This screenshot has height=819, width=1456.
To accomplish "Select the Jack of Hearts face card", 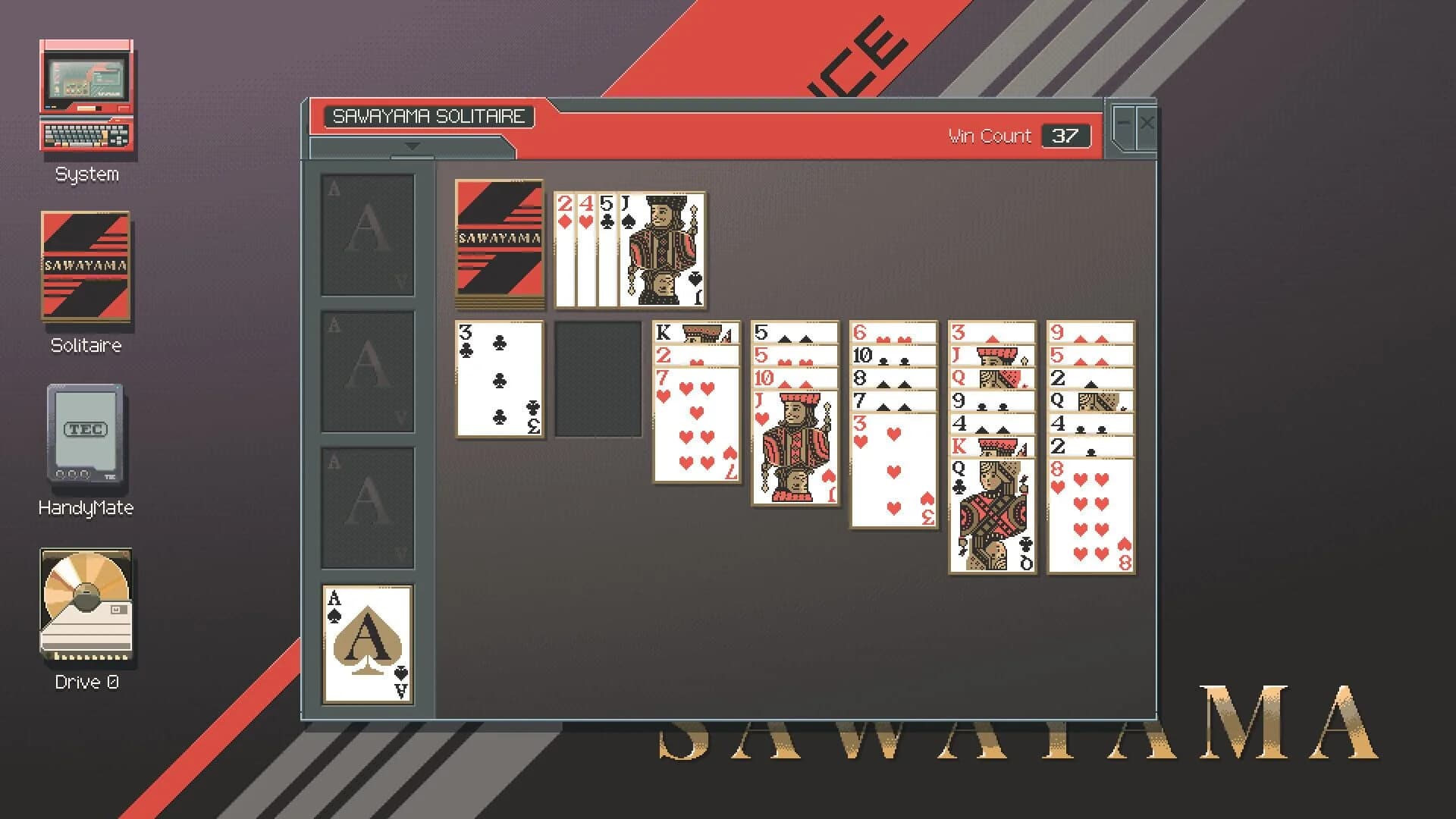I will [x=795, y=447].
